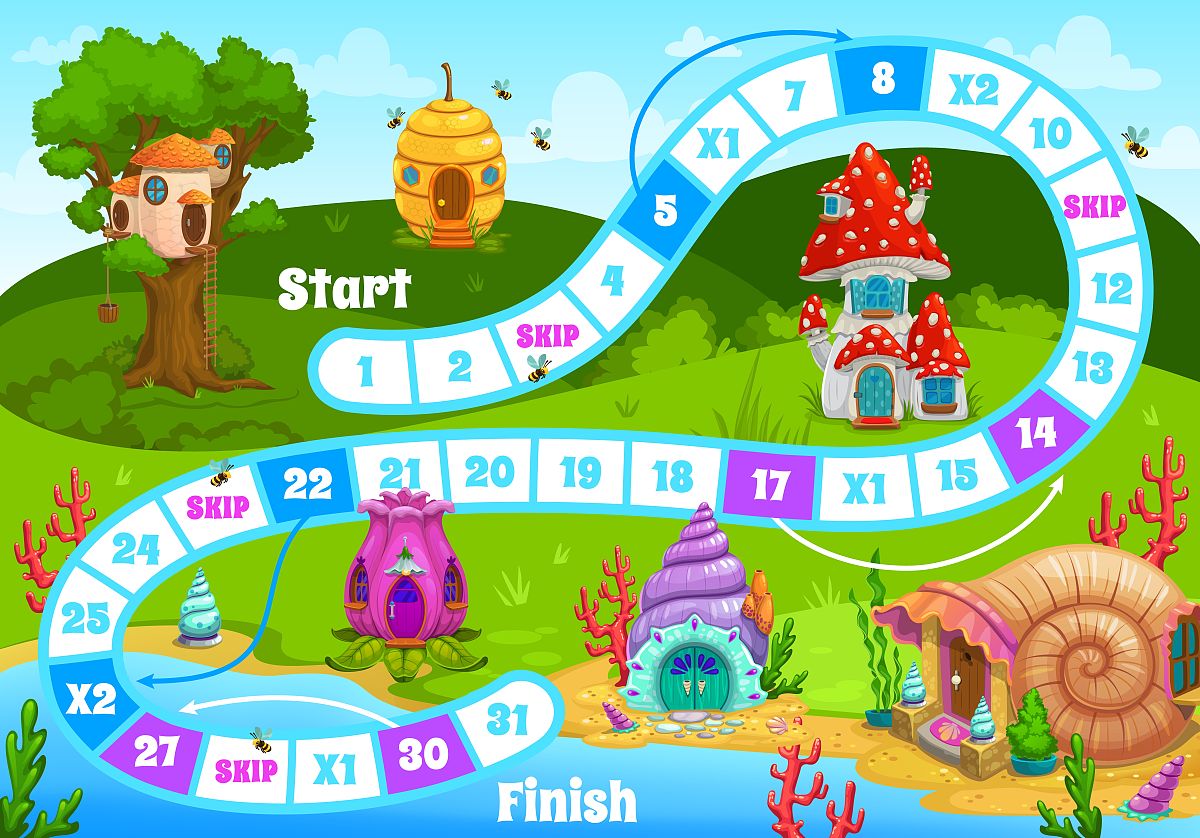Screen dimensions: 1200x838
Task: Select the blue tile numbered 8
Action: 882,78
